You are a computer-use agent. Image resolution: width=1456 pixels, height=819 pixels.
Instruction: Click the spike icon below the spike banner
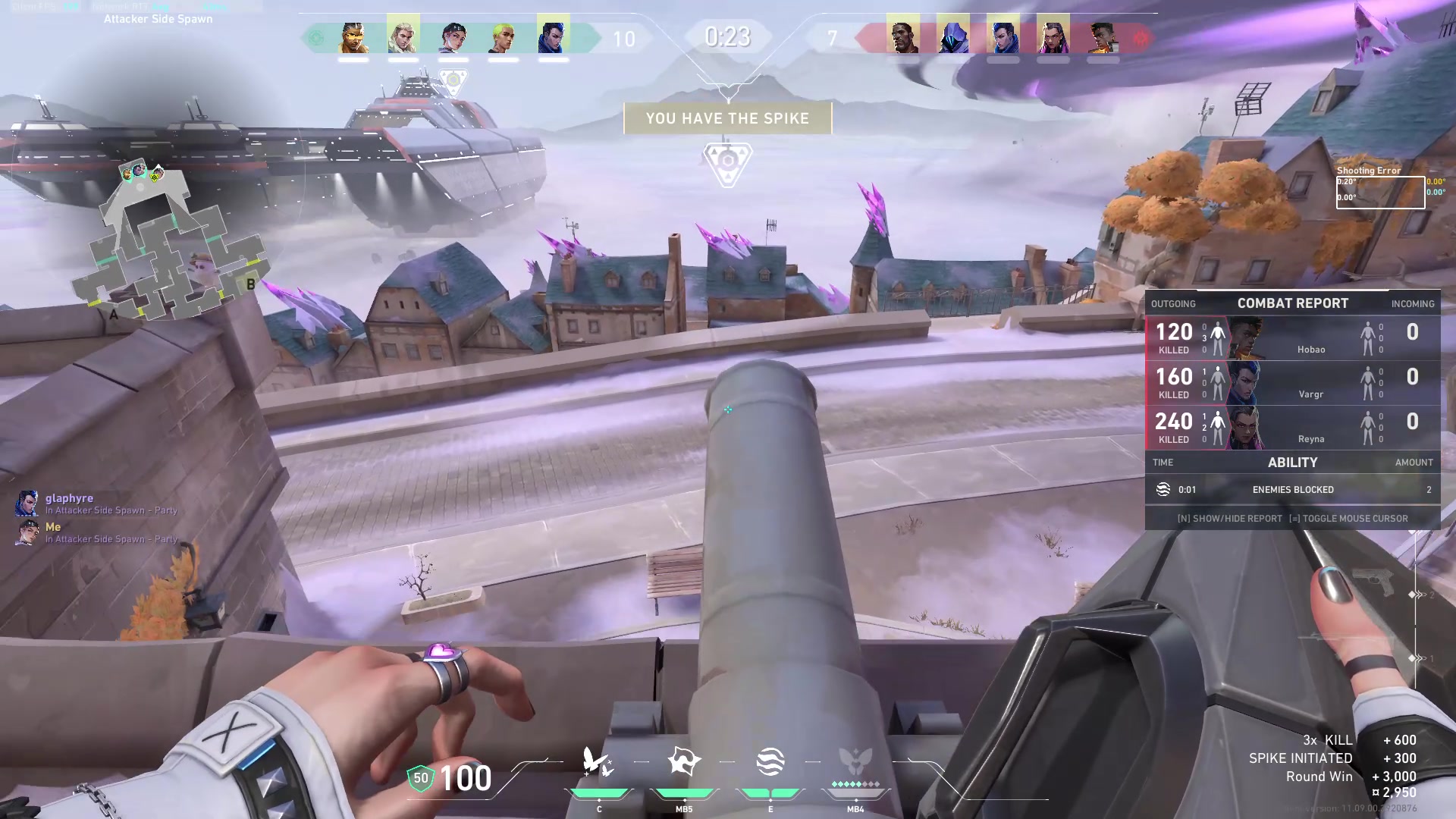coord(727,162)
